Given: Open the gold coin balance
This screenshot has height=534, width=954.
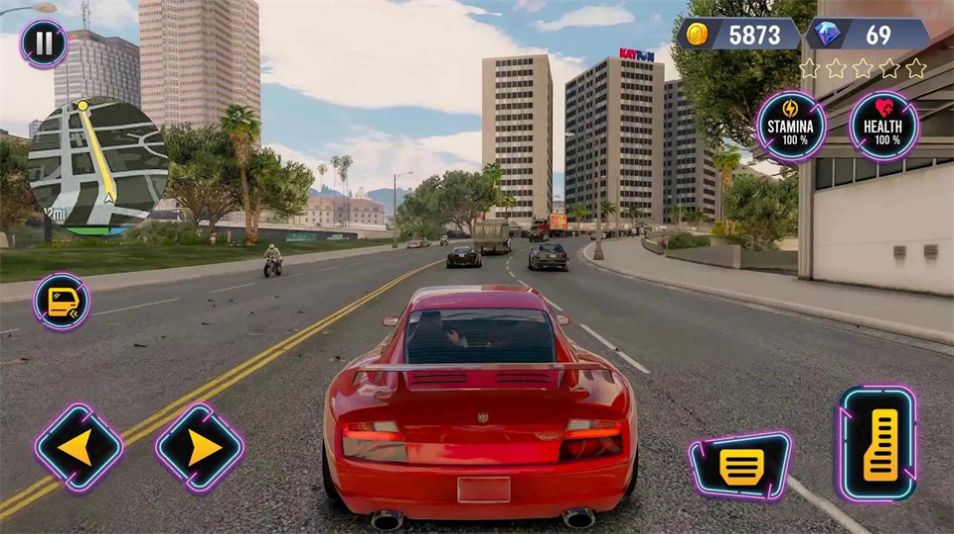Looking at the screenshot, I should [741, 35].
